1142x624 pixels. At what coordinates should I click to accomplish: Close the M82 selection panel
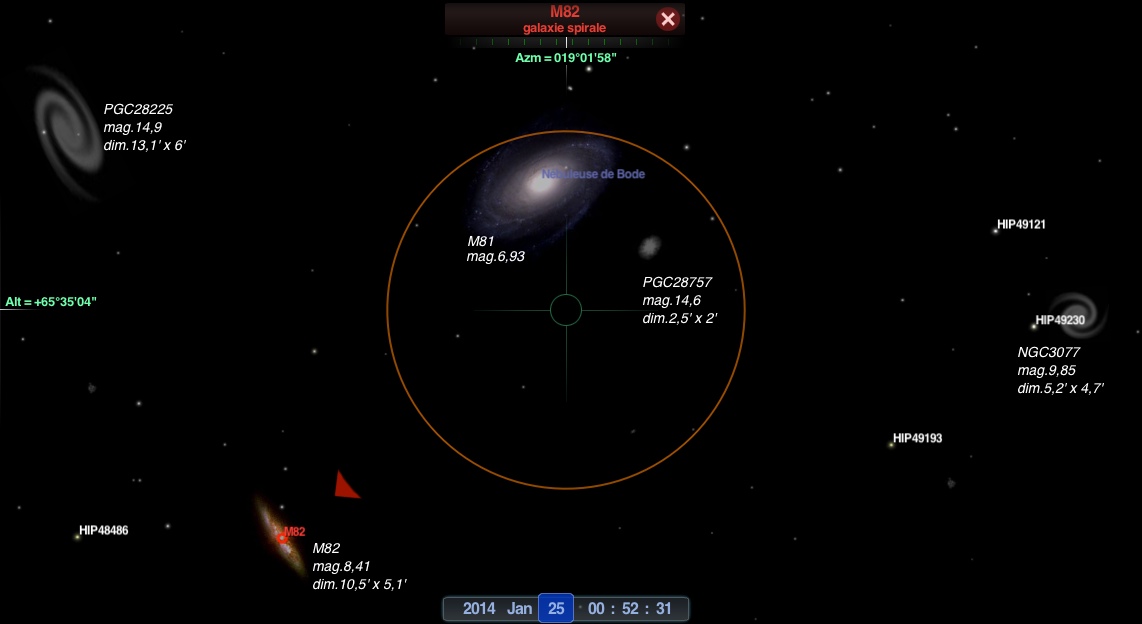(668, 19)
